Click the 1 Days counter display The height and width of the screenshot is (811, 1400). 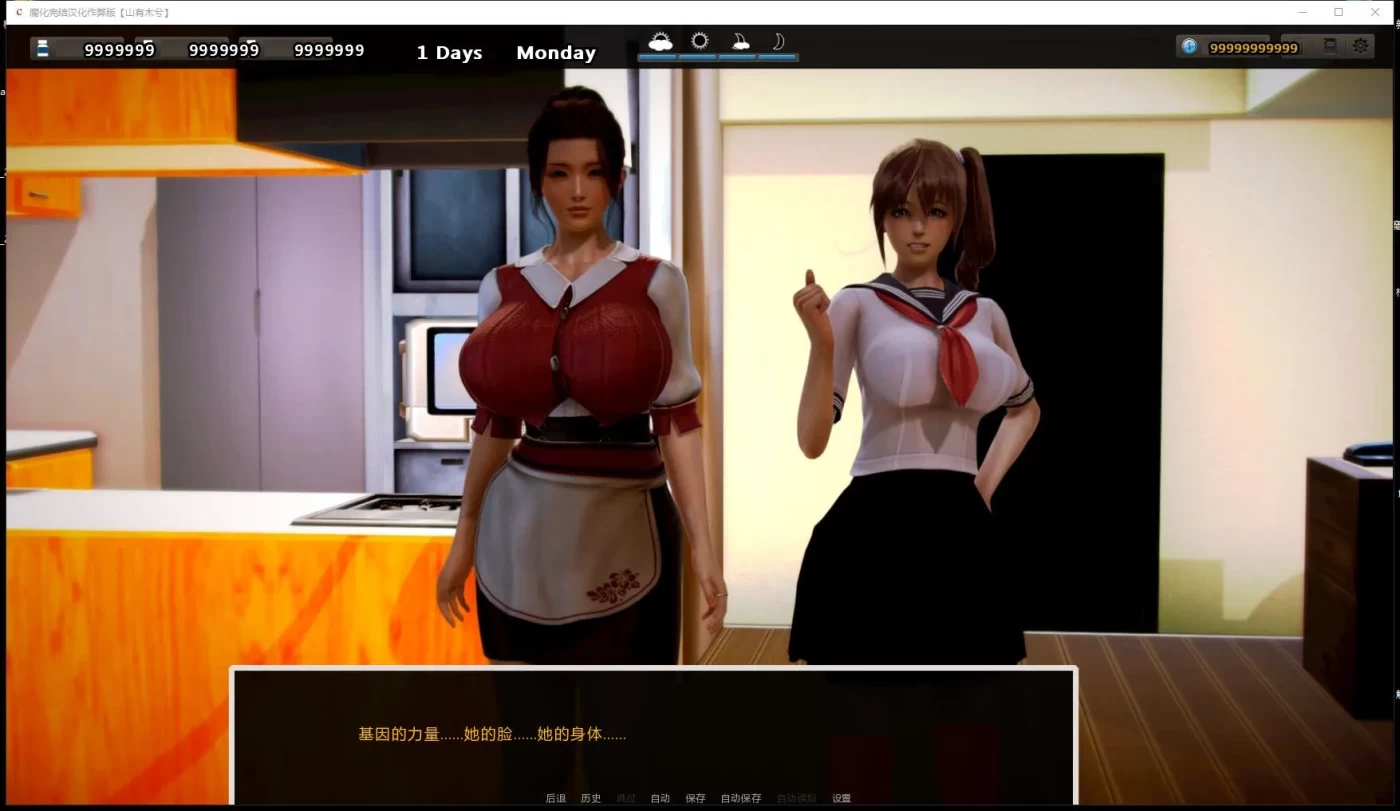pos(449,52)
